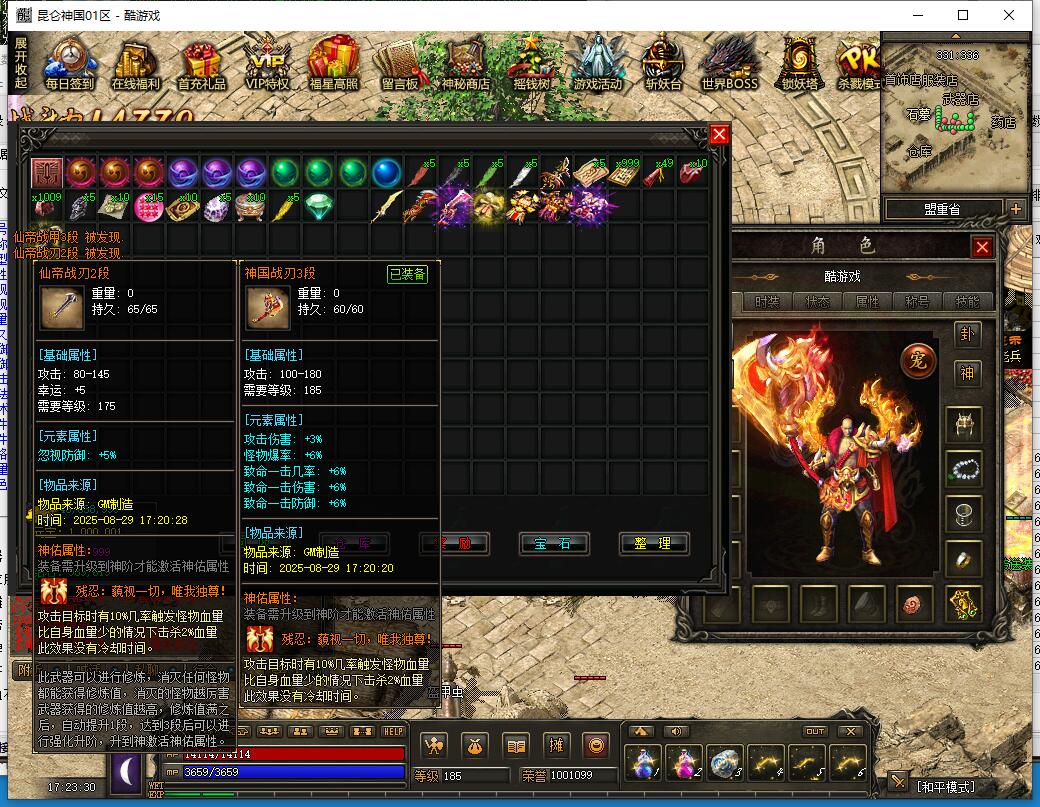Open the VIP特权 privileges menu

pyautogui.click(x=267, y=64)
